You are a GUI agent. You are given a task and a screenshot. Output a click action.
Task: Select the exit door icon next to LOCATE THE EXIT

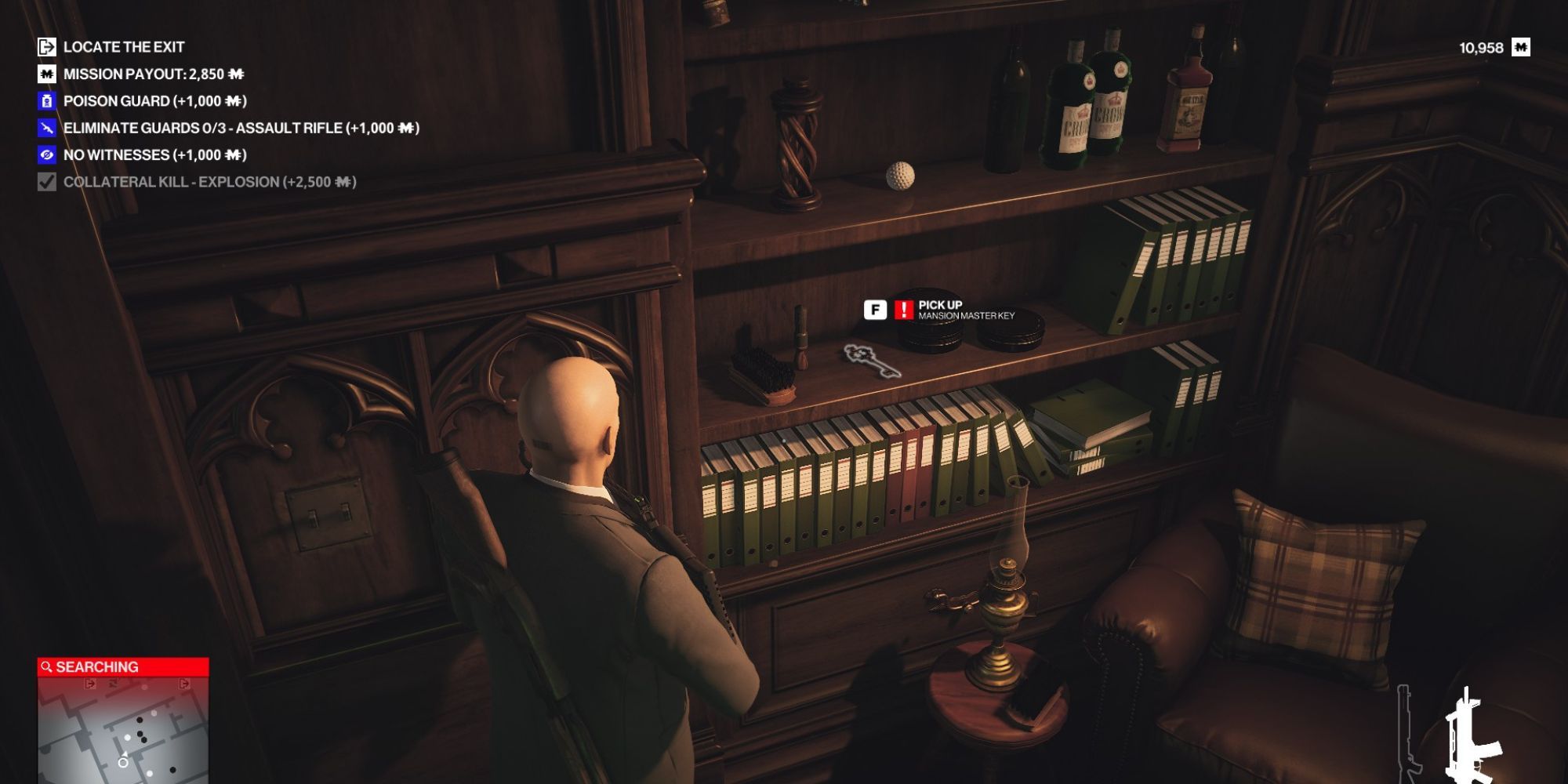(x=45, y=46)
